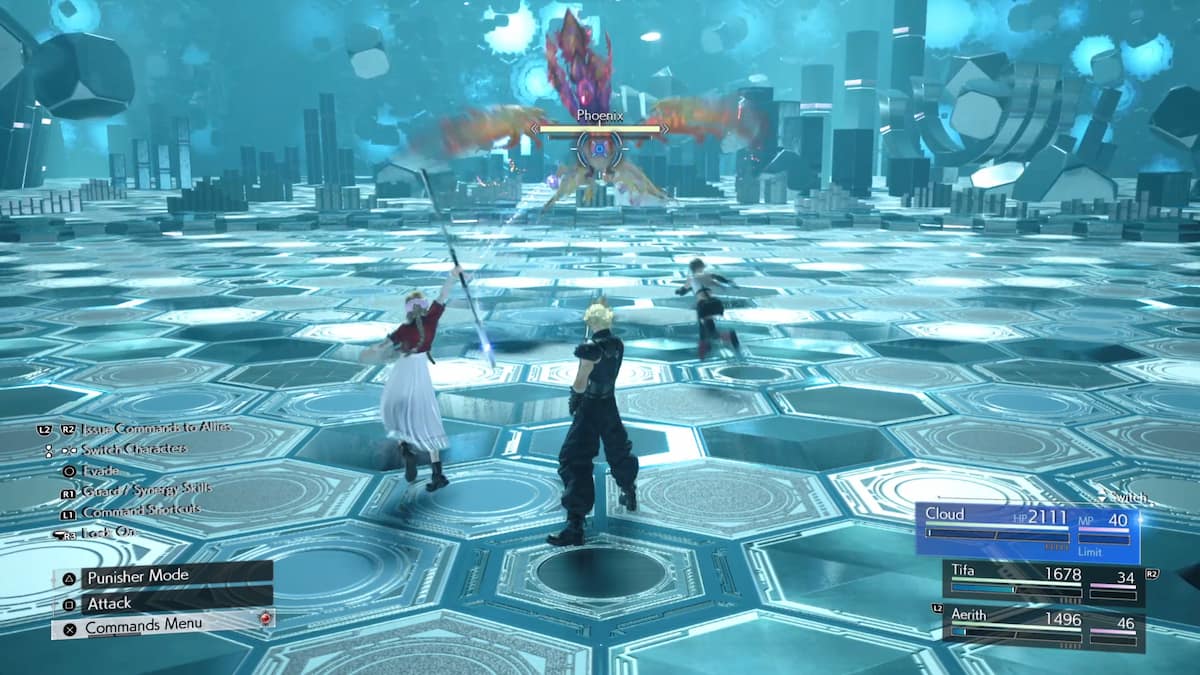The height and width of the screenshot is (675, 1200).
Task: Switch to Tifa's party row
Action: 1043,583
